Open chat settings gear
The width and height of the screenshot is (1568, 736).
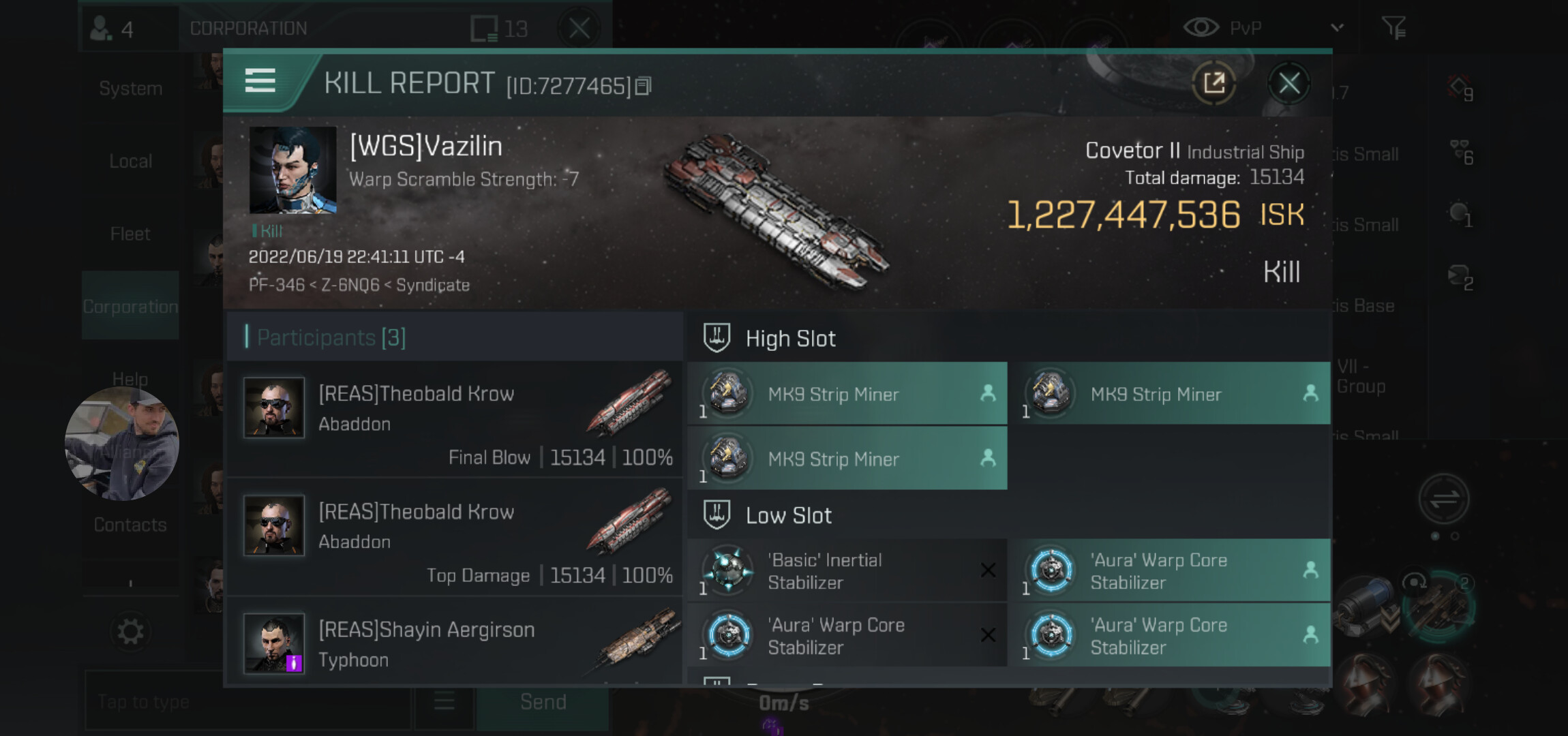pyautogui.click(x=130, y=632)
